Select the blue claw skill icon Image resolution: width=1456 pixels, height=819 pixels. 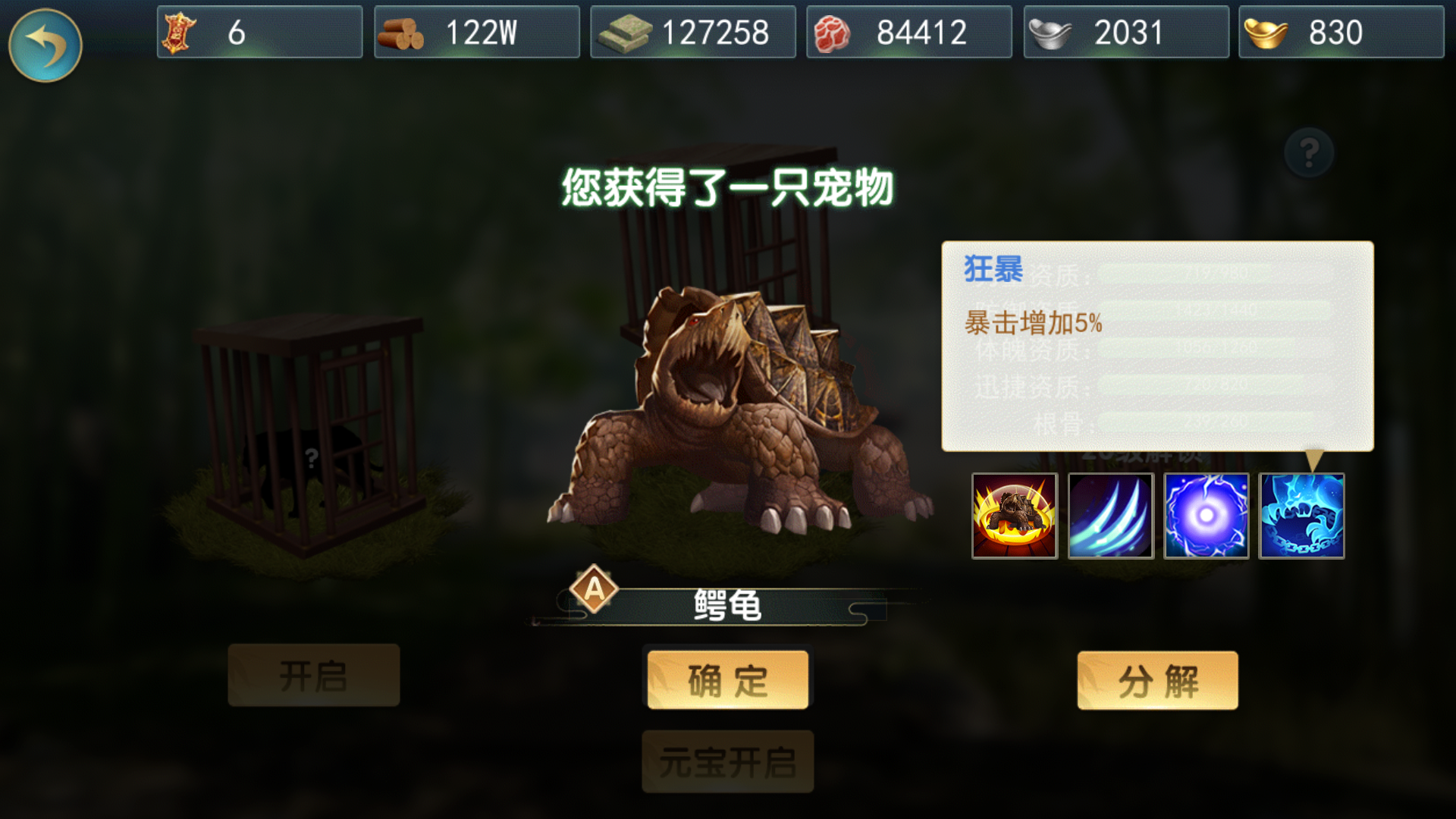[x=1302, y=516]
